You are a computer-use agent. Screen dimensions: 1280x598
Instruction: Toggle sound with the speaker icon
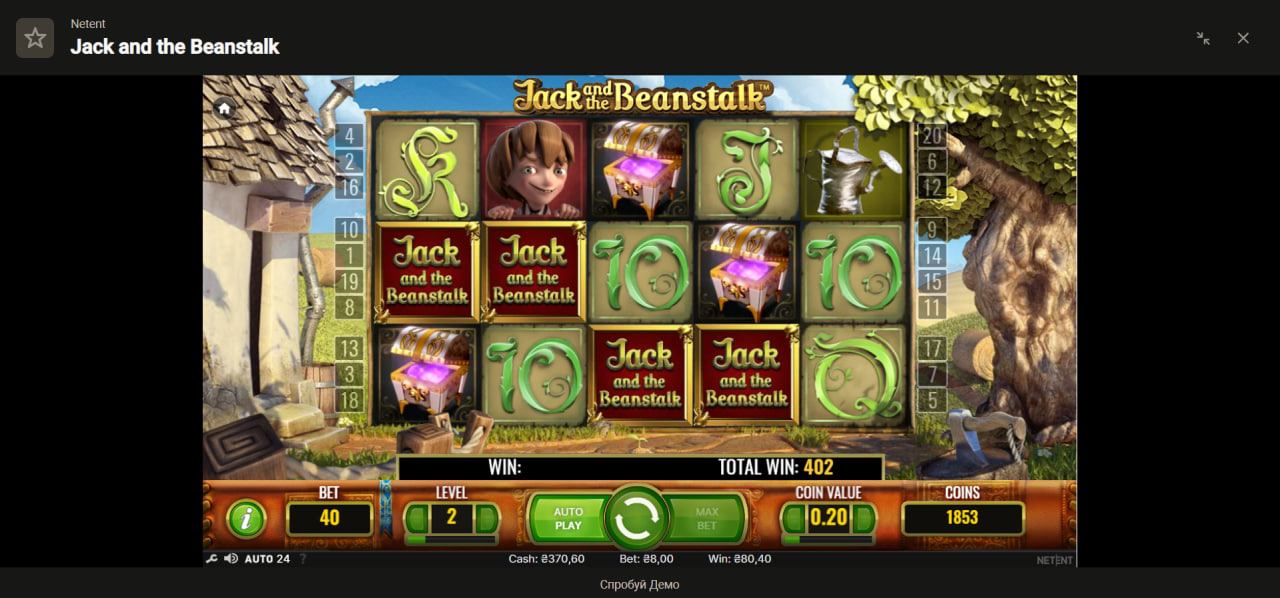[230, 559]
